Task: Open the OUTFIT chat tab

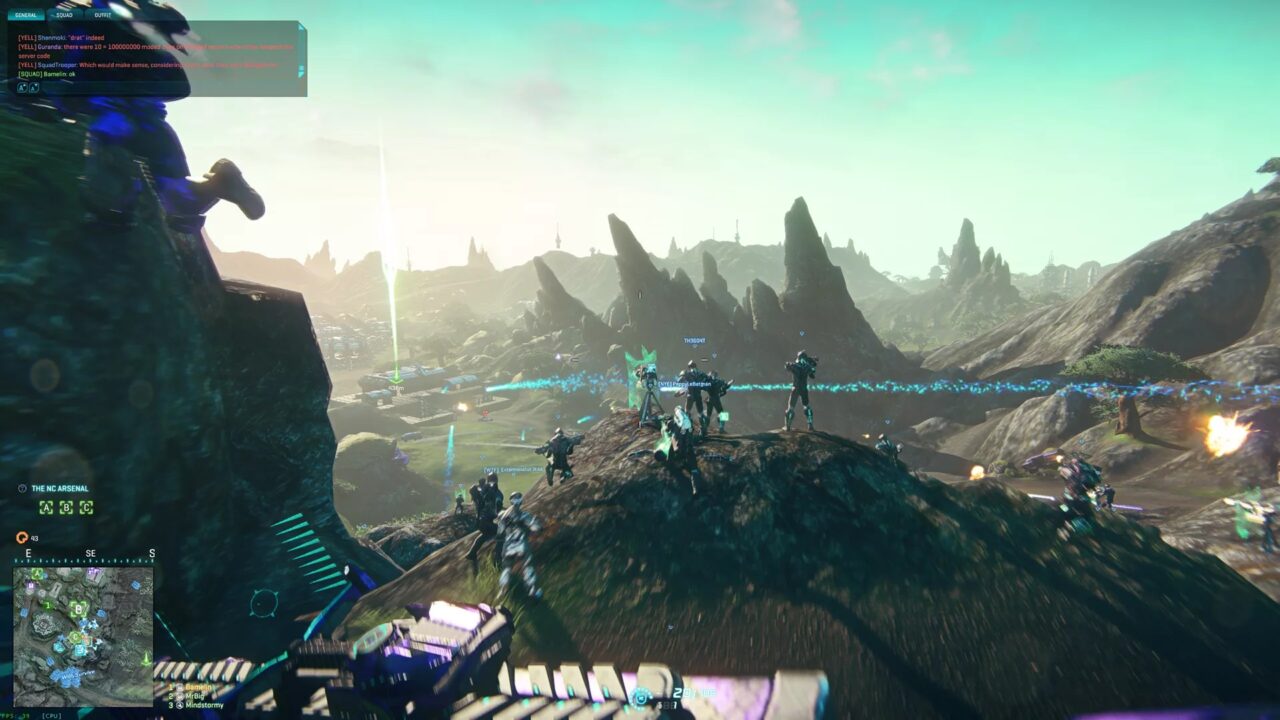Action: point(103,15)
